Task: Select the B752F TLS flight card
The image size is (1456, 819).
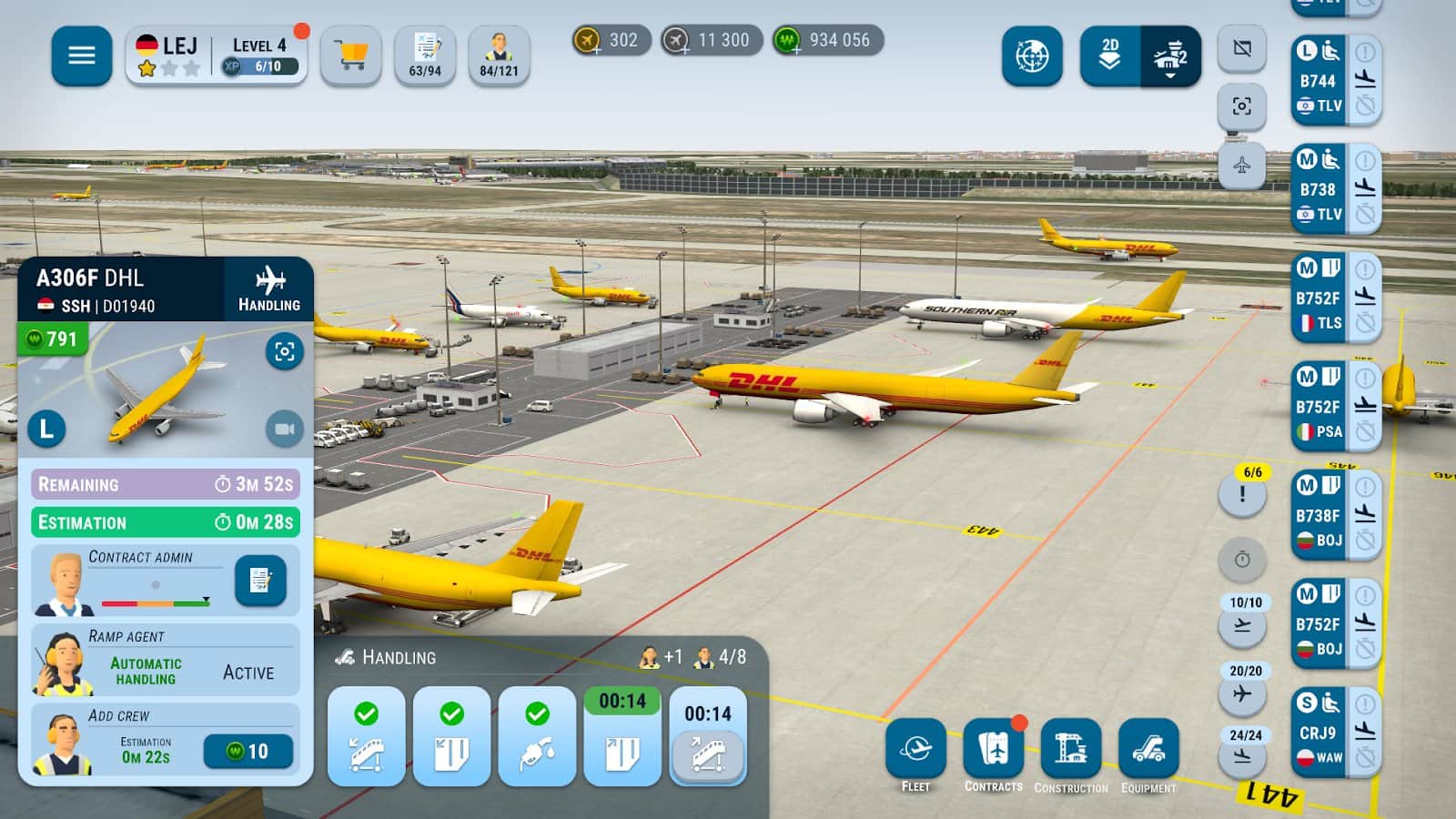Action: pyautogui.click(x=1319, y=298)
